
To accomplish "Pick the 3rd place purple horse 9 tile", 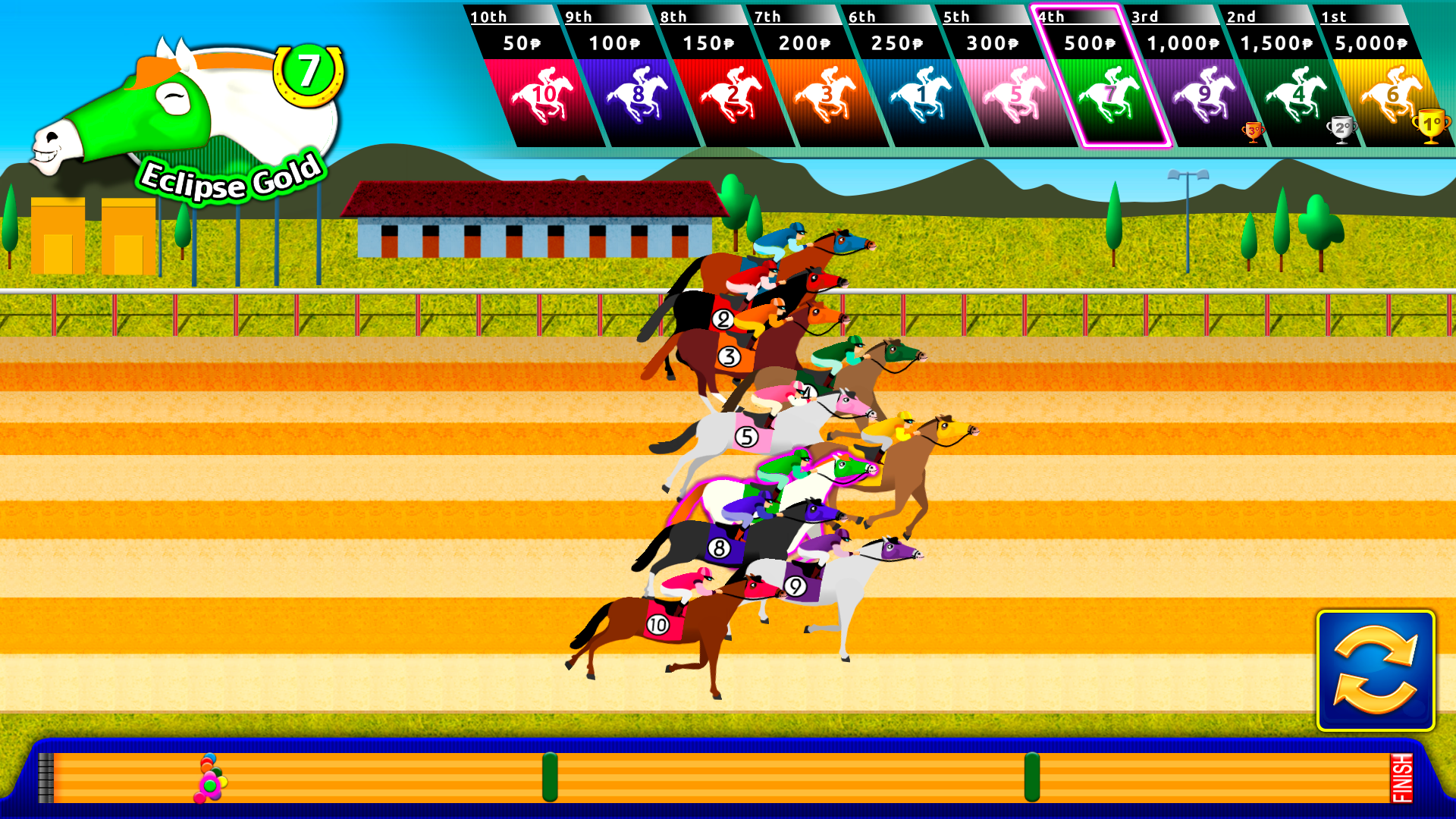I will point(1203,95).
